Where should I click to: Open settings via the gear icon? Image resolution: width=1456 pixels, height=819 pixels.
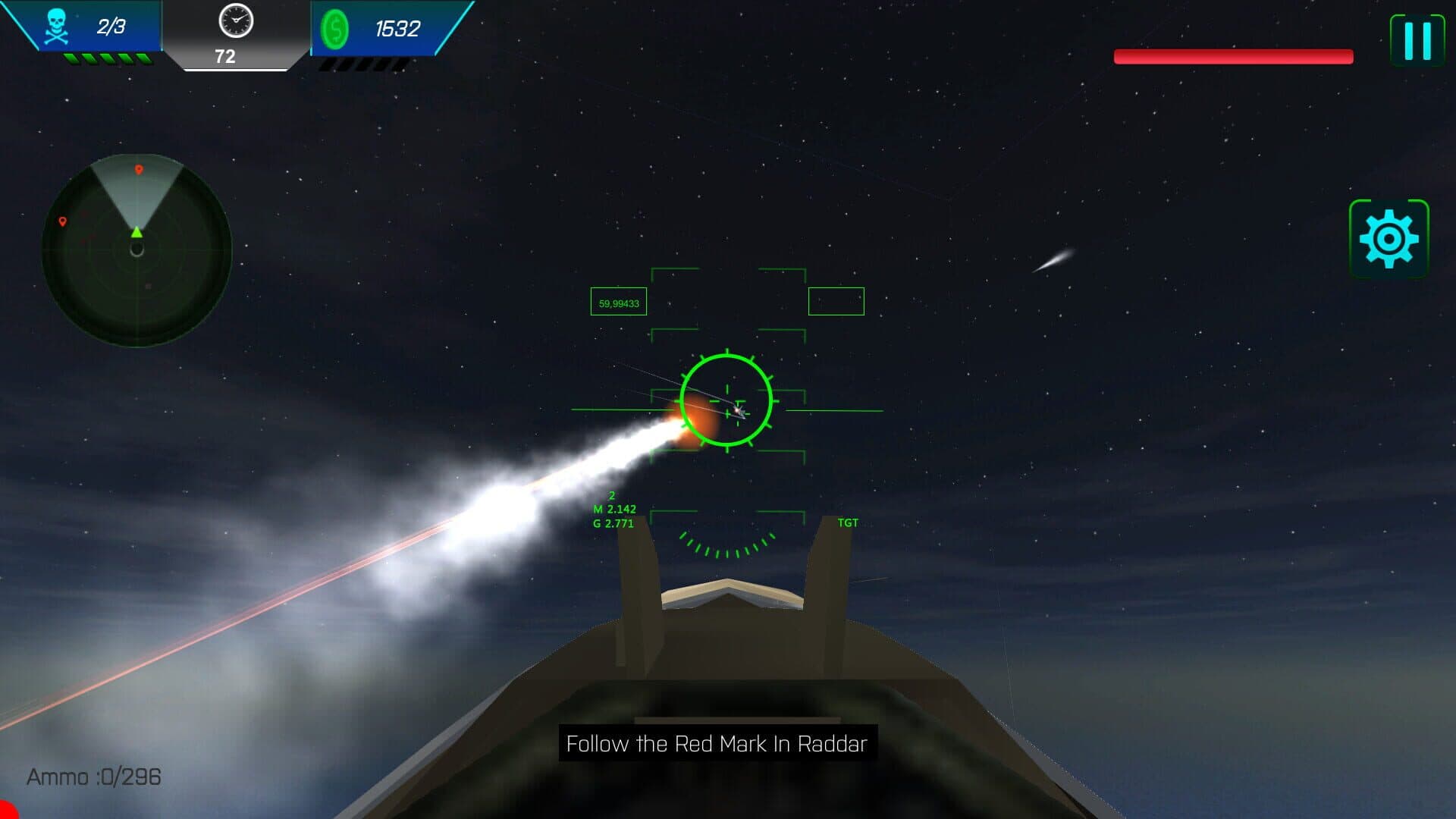pyautogui.click(x=1389, y=239)
